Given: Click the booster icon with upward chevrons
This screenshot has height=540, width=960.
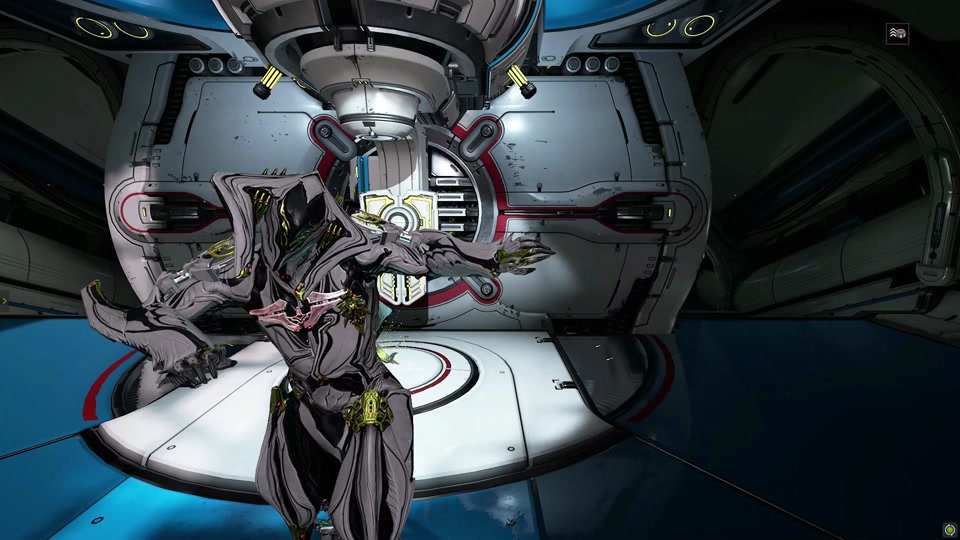Looking at the screenshot, I should pyautogui.click(x=897, y=34).
